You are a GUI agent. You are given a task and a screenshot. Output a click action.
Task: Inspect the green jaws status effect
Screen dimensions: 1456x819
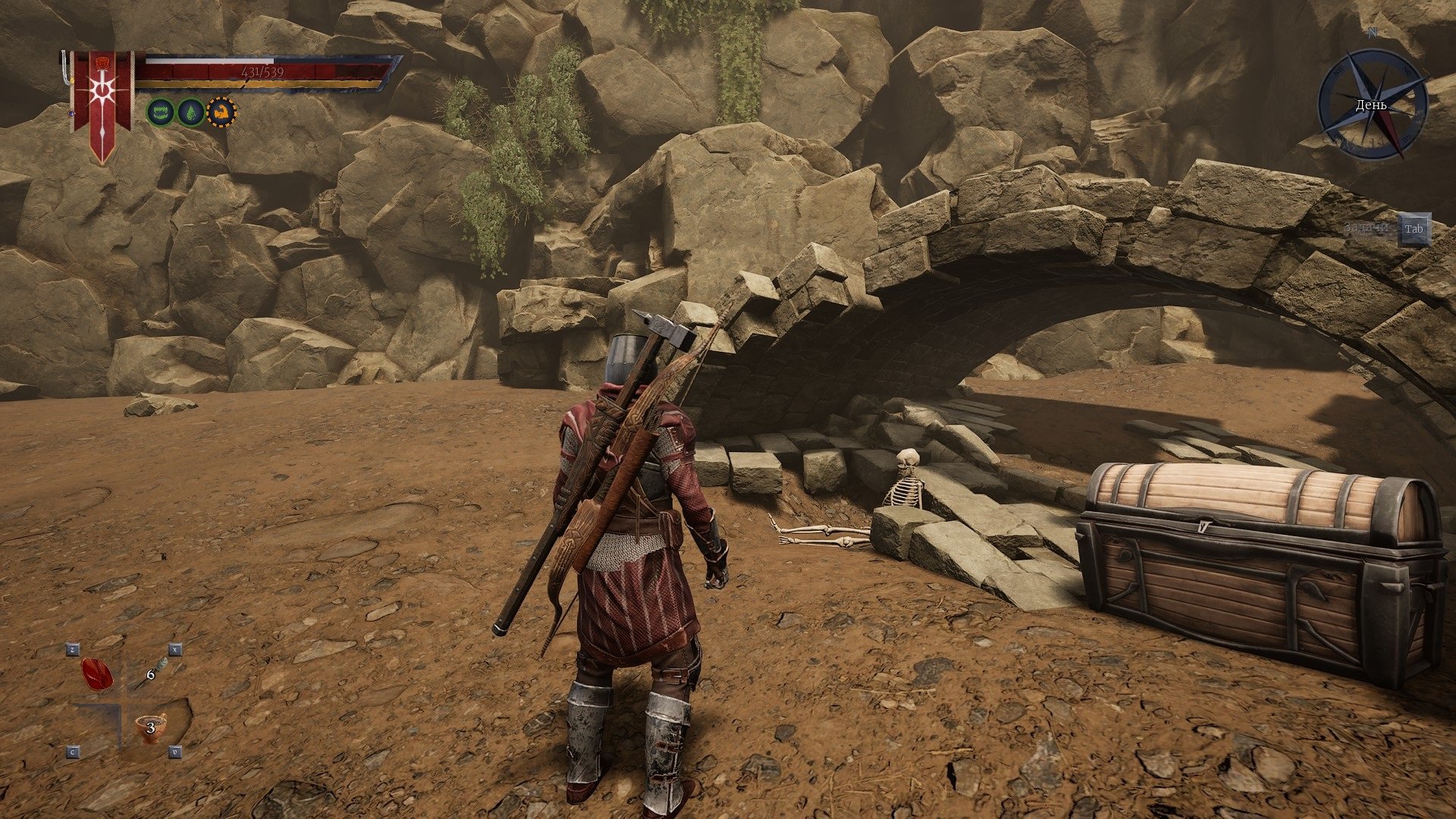[160, 112]
